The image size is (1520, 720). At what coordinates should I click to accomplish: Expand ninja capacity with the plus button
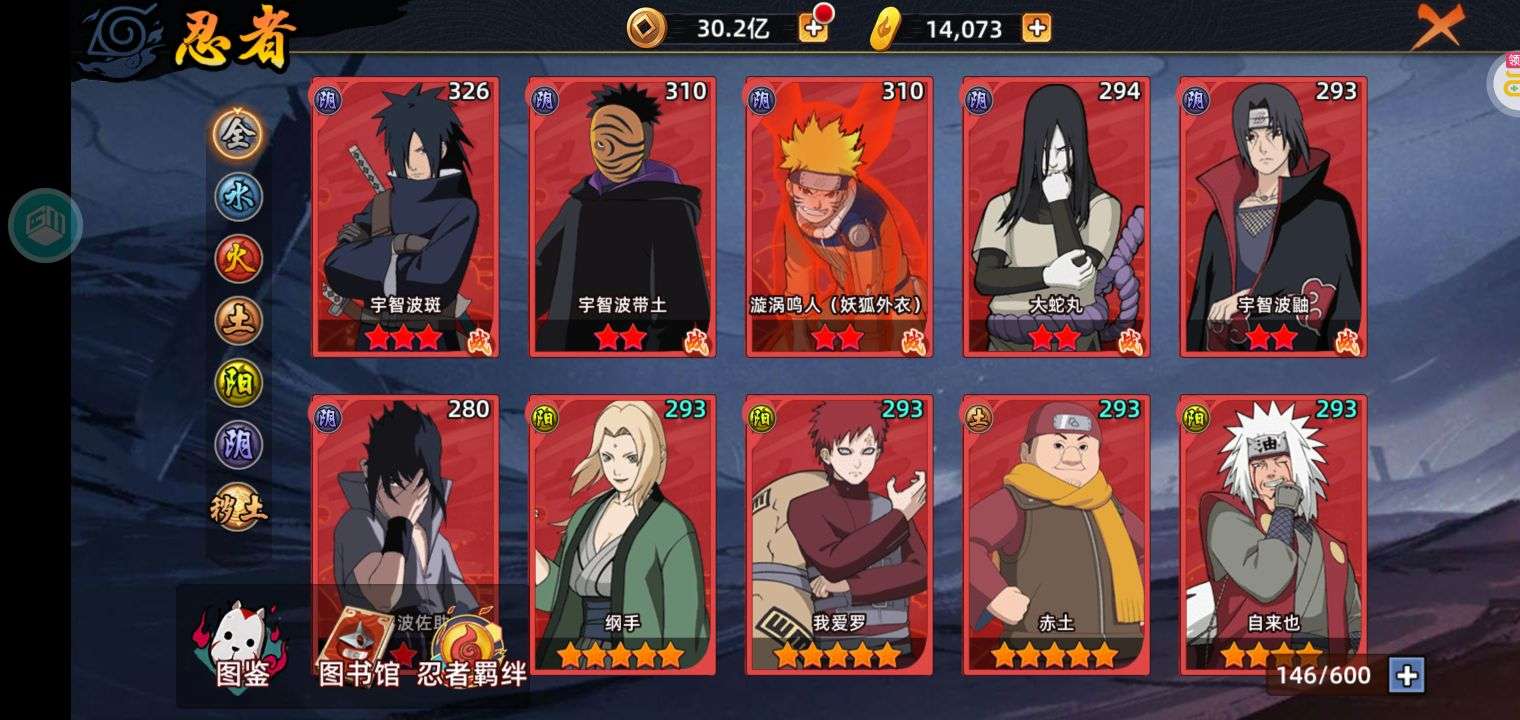(1406, 675)
